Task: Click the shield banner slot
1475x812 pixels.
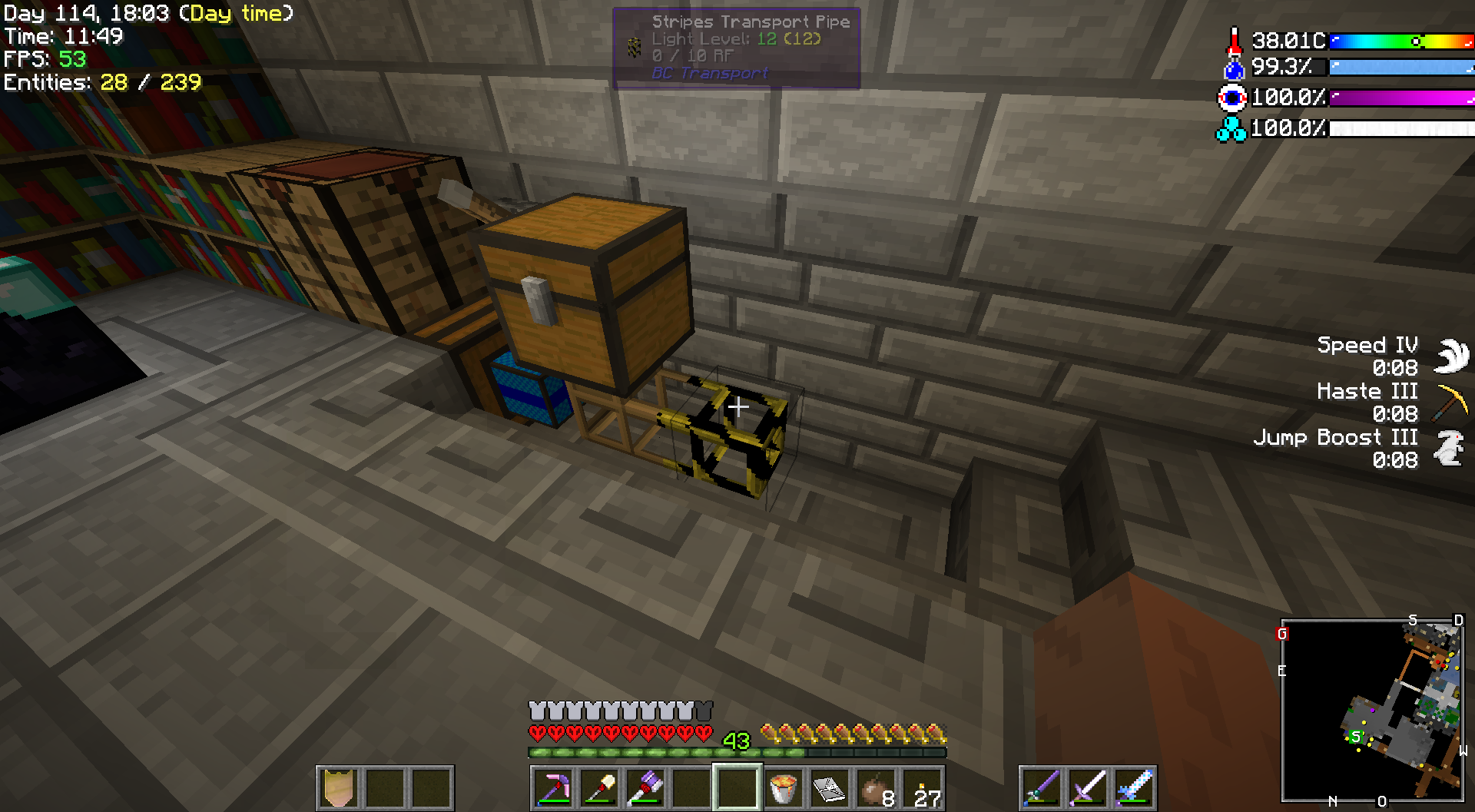Action: tap(339, 787)
